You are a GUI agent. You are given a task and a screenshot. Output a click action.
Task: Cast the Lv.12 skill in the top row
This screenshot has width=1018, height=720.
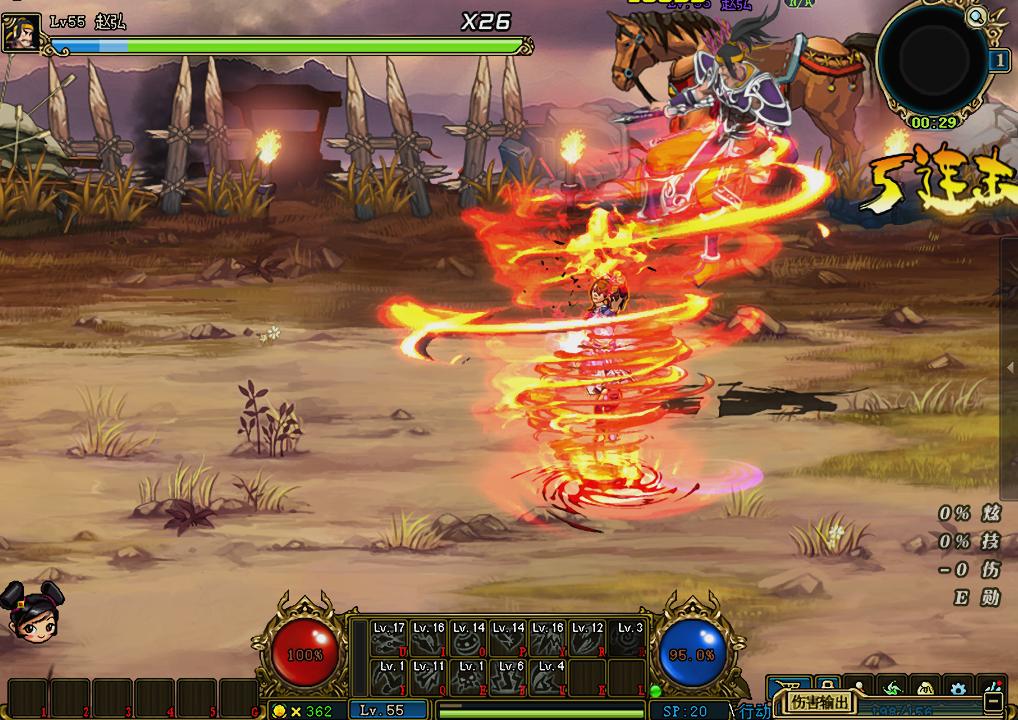coord(587,638)
